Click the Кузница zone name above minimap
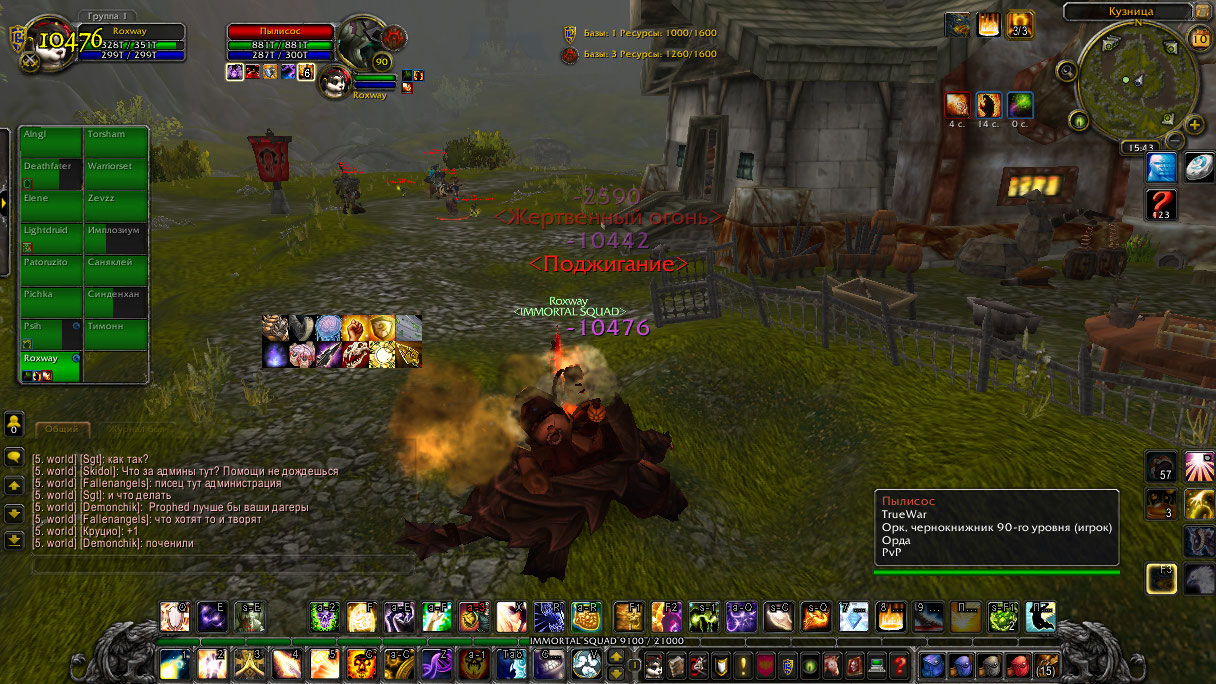 pos(1132,11)
